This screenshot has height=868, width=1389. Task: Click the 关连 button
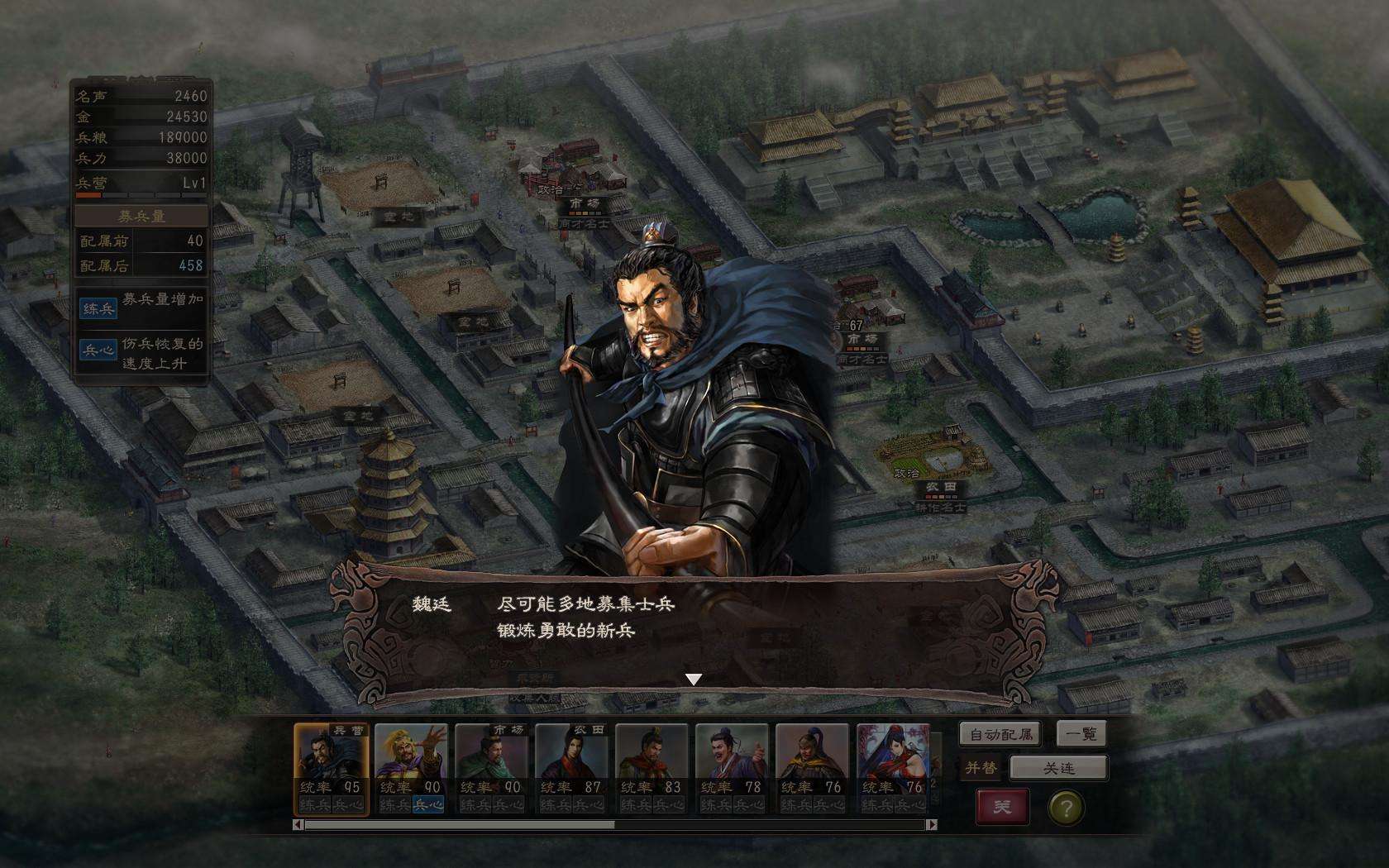coord(1058,768)
